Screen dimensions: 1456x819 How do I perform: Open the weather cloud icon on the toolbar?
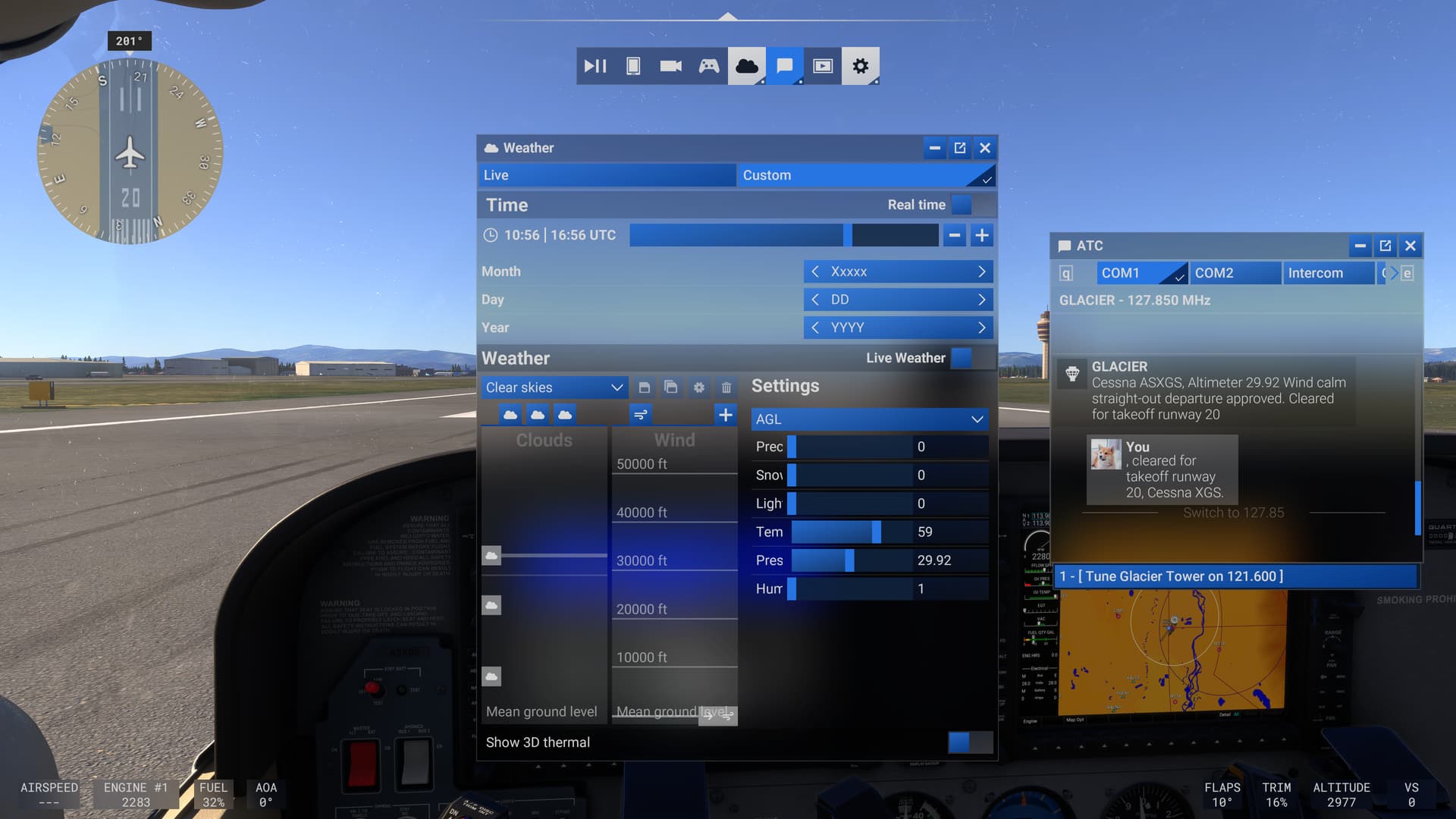[x=746, y=66]
